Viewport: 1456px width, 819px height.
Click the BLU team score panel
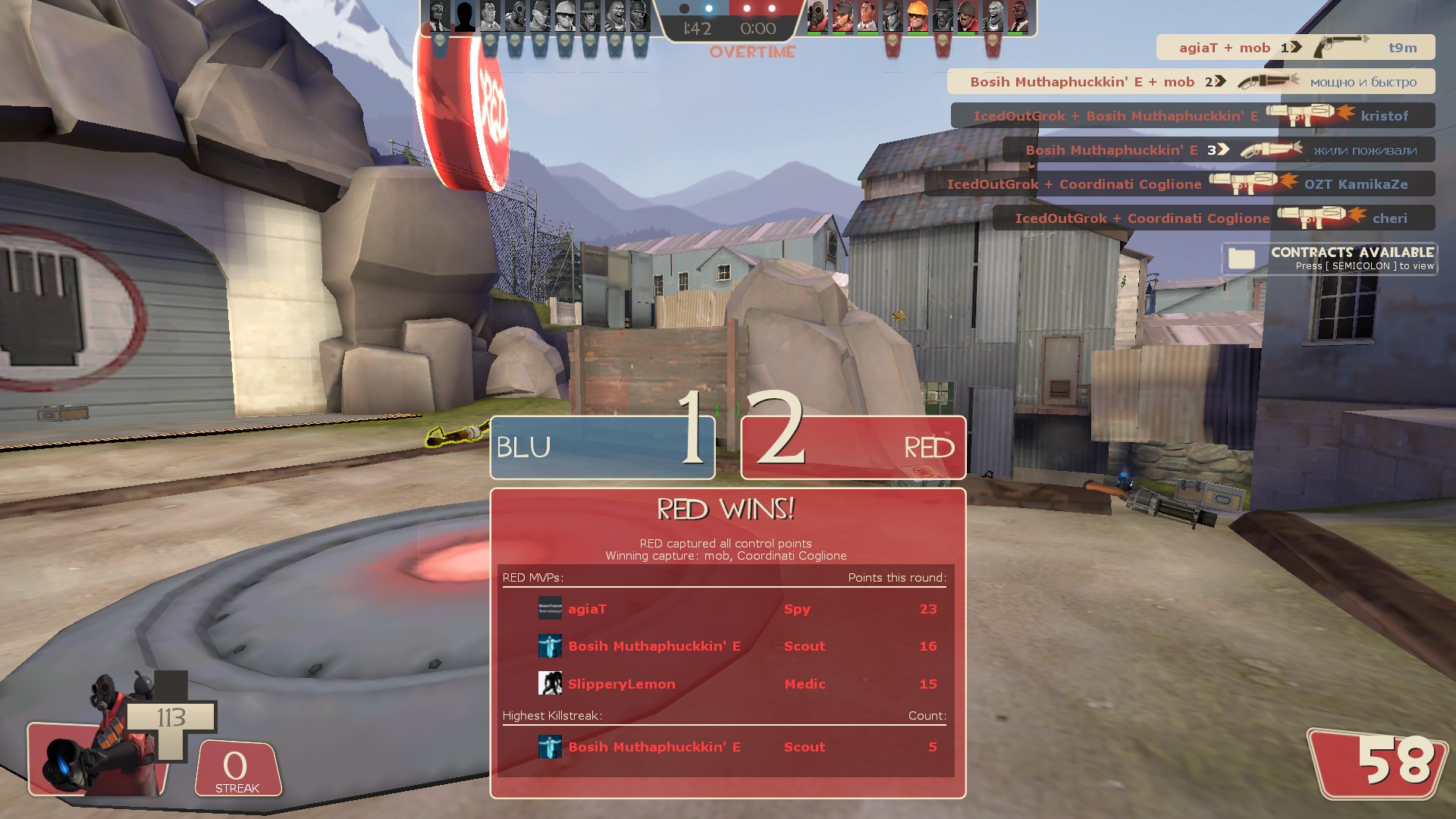[603, 447]
